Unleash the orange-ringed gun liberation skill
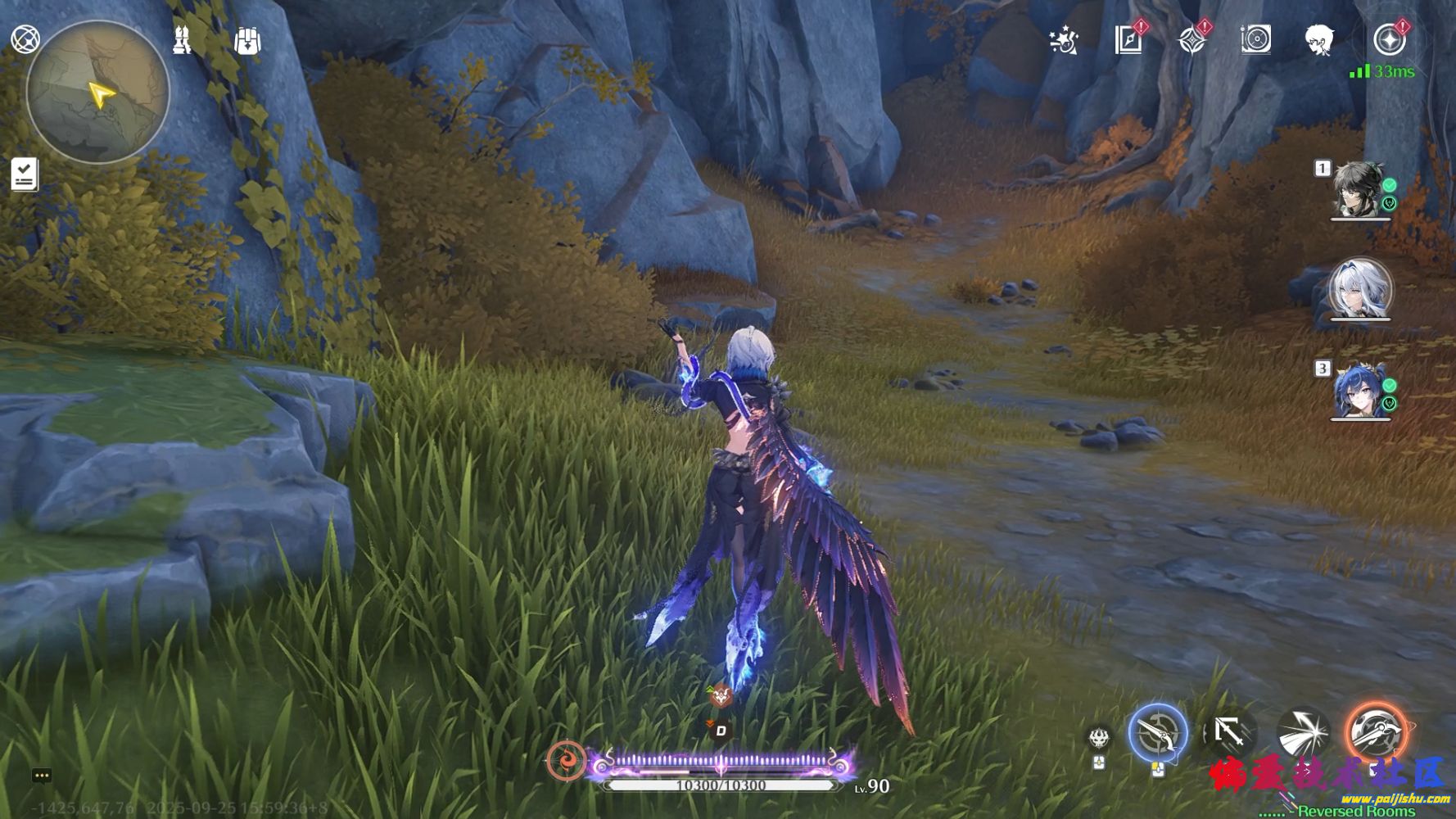The width and height of the screenshot is (1456, 819). point(1377,731)
